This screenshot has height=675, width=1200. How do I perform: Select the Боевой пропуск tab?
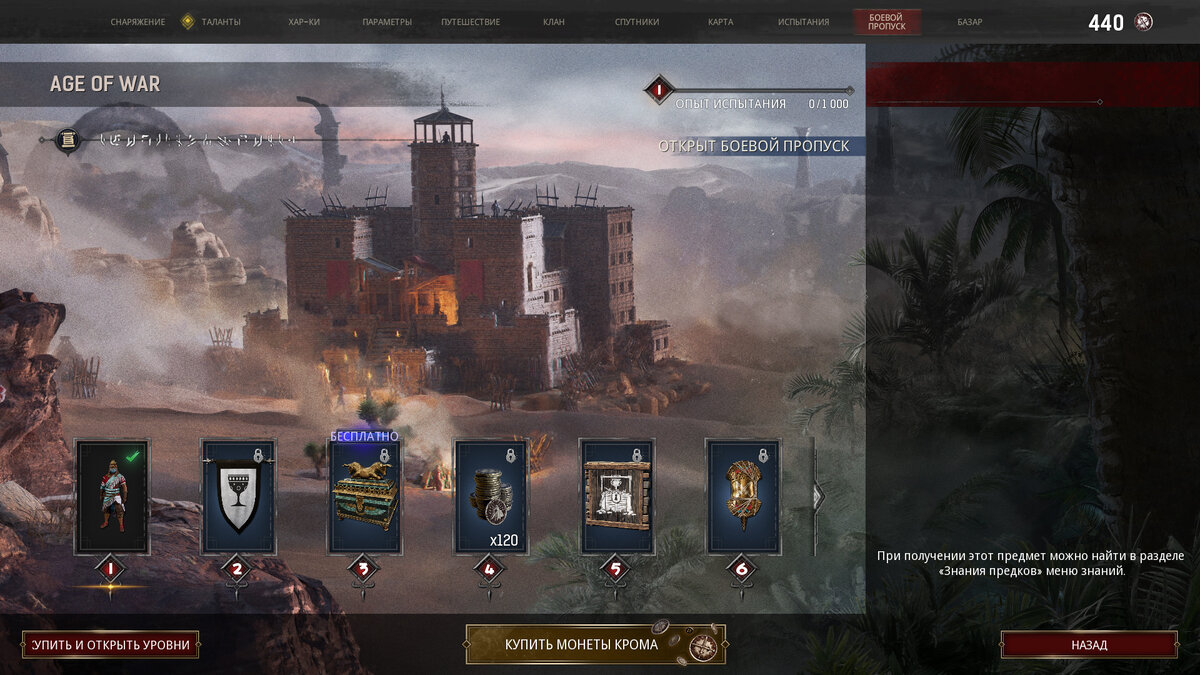coord(887,22)
